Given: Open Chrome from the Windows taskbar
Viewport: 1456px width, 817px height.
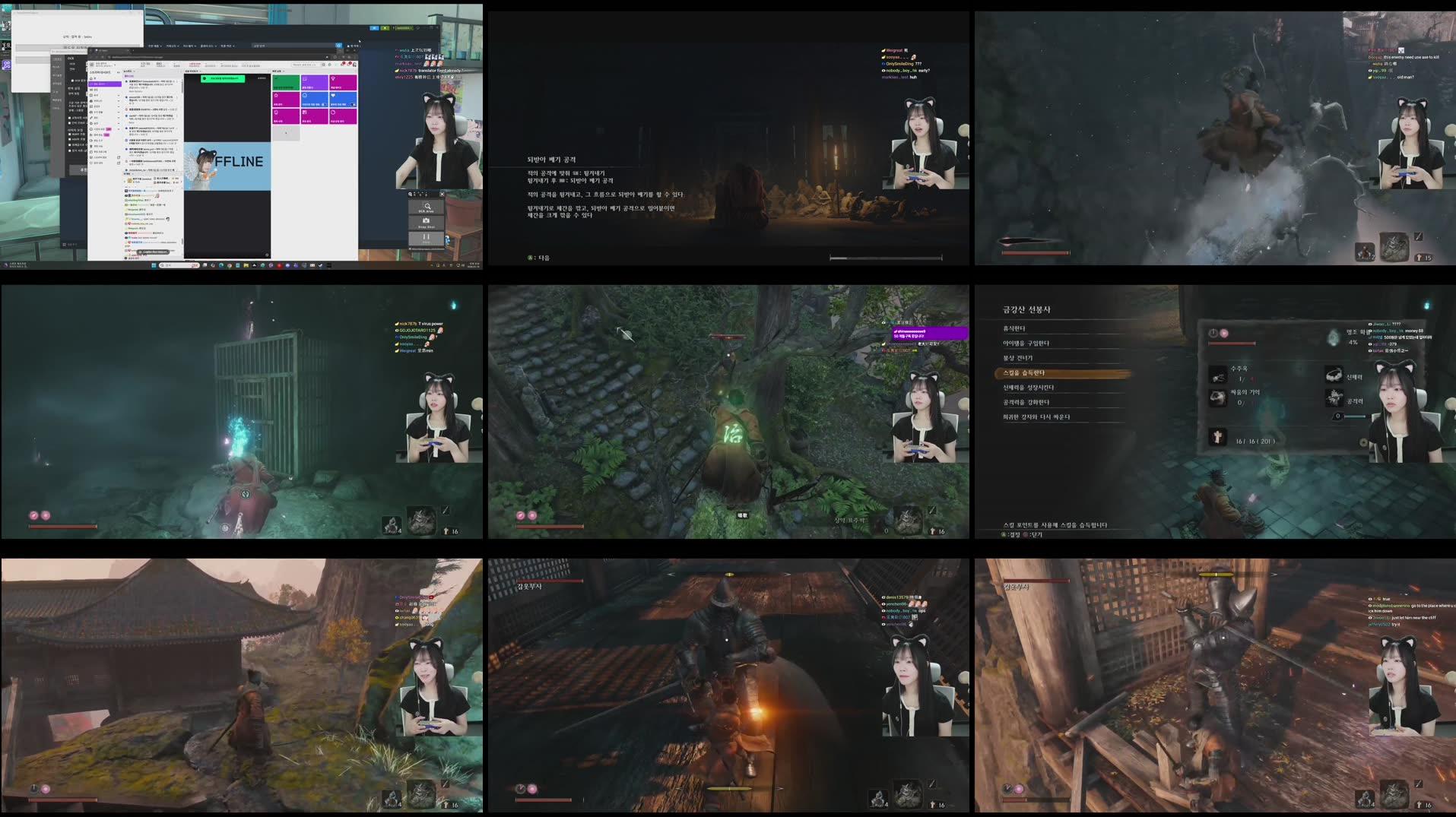Looking at the screenshot, I should [230, 266].
